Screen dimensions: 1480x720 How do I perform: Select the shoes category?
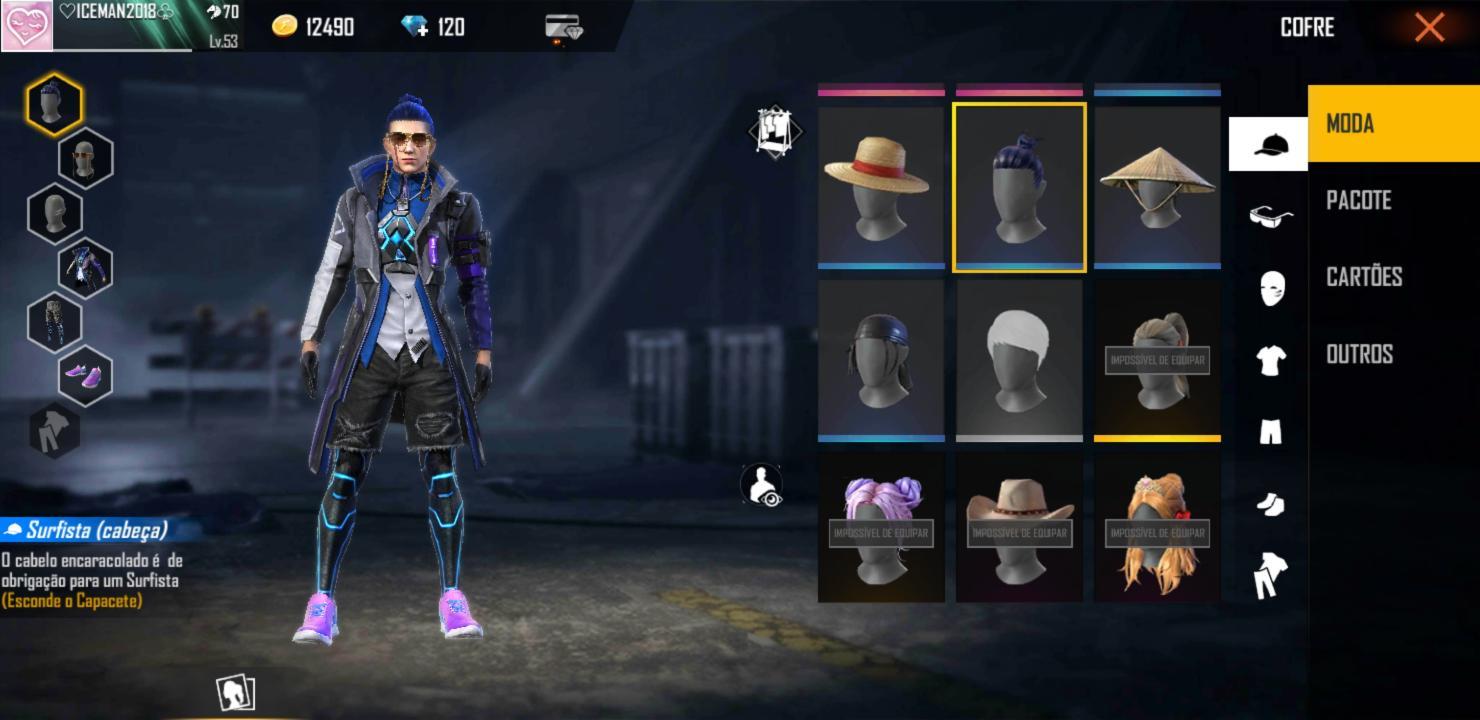(x=1270, y=505)
